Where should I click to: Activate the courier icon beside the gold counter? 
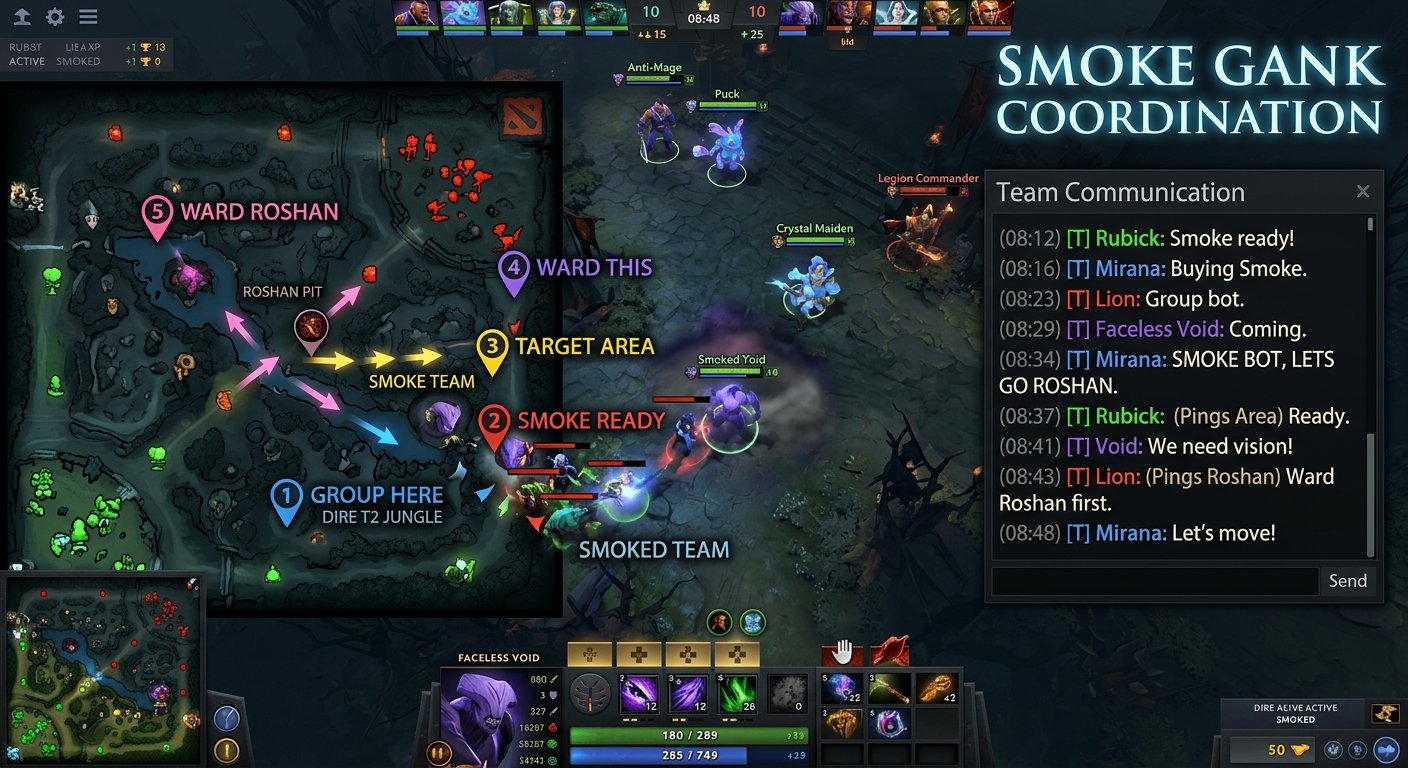(1333, 749)
